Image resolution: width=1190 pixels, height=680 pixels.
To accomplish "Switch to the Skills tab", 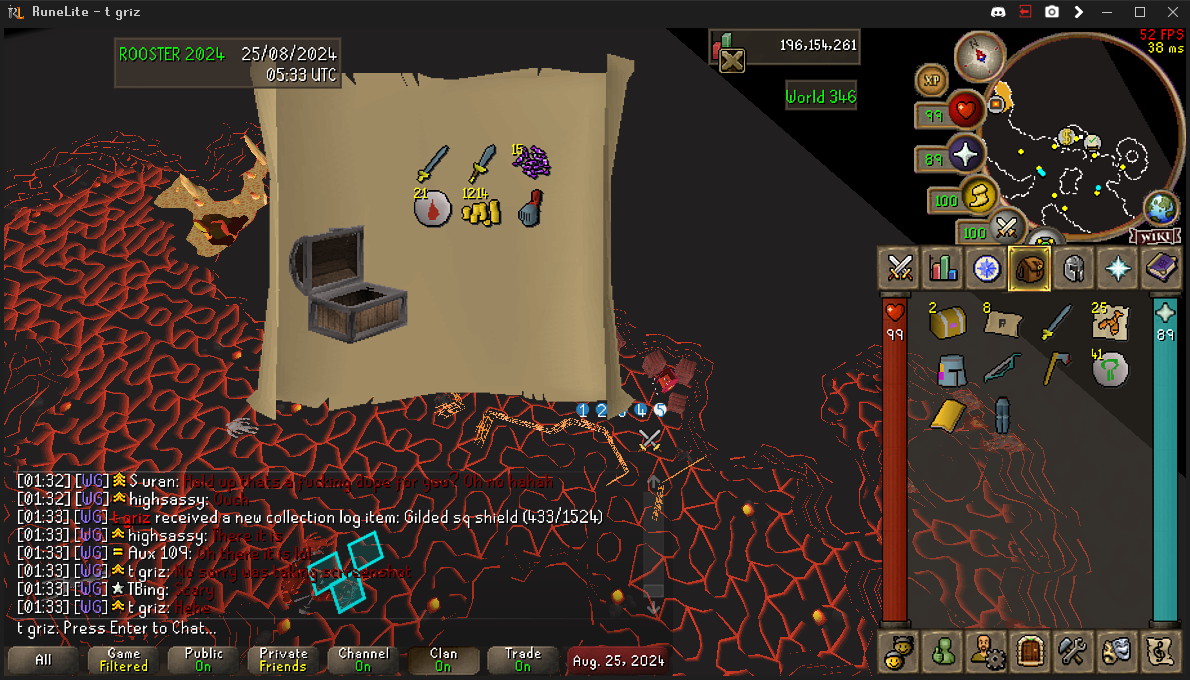I will click(x=942, y=268).
